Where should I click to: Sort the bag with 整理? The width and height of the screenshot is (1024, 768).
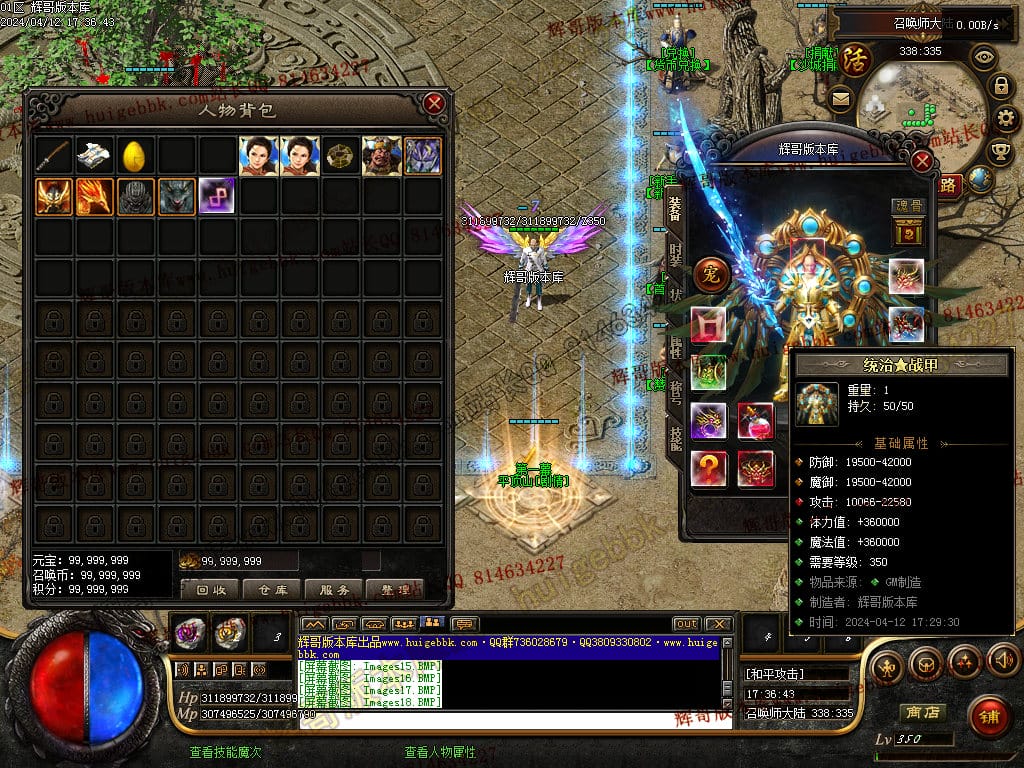click(395, 590)
